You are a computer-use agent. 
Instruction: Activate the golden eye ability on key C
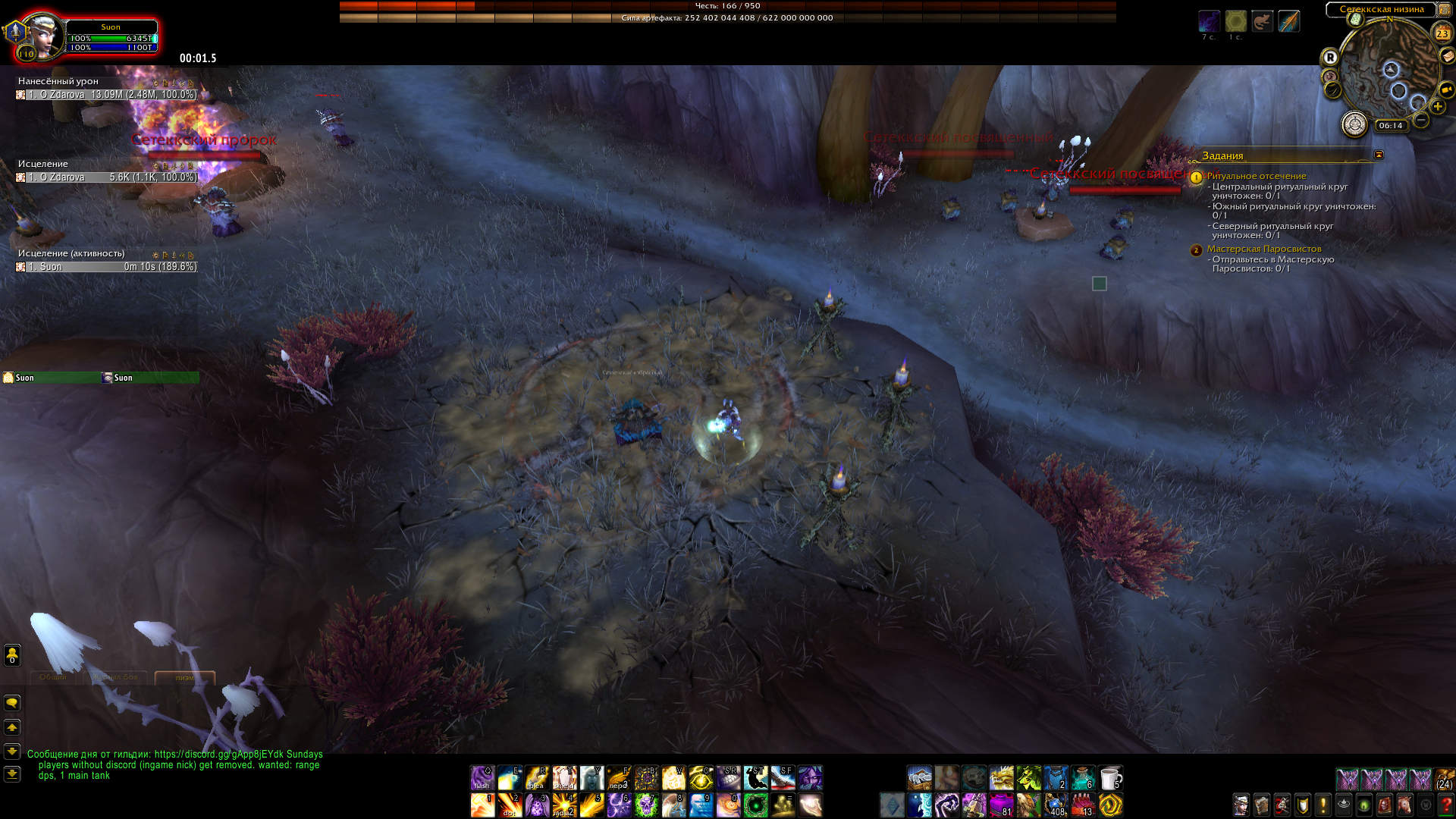pyautogui.click(x=701, y=778)
